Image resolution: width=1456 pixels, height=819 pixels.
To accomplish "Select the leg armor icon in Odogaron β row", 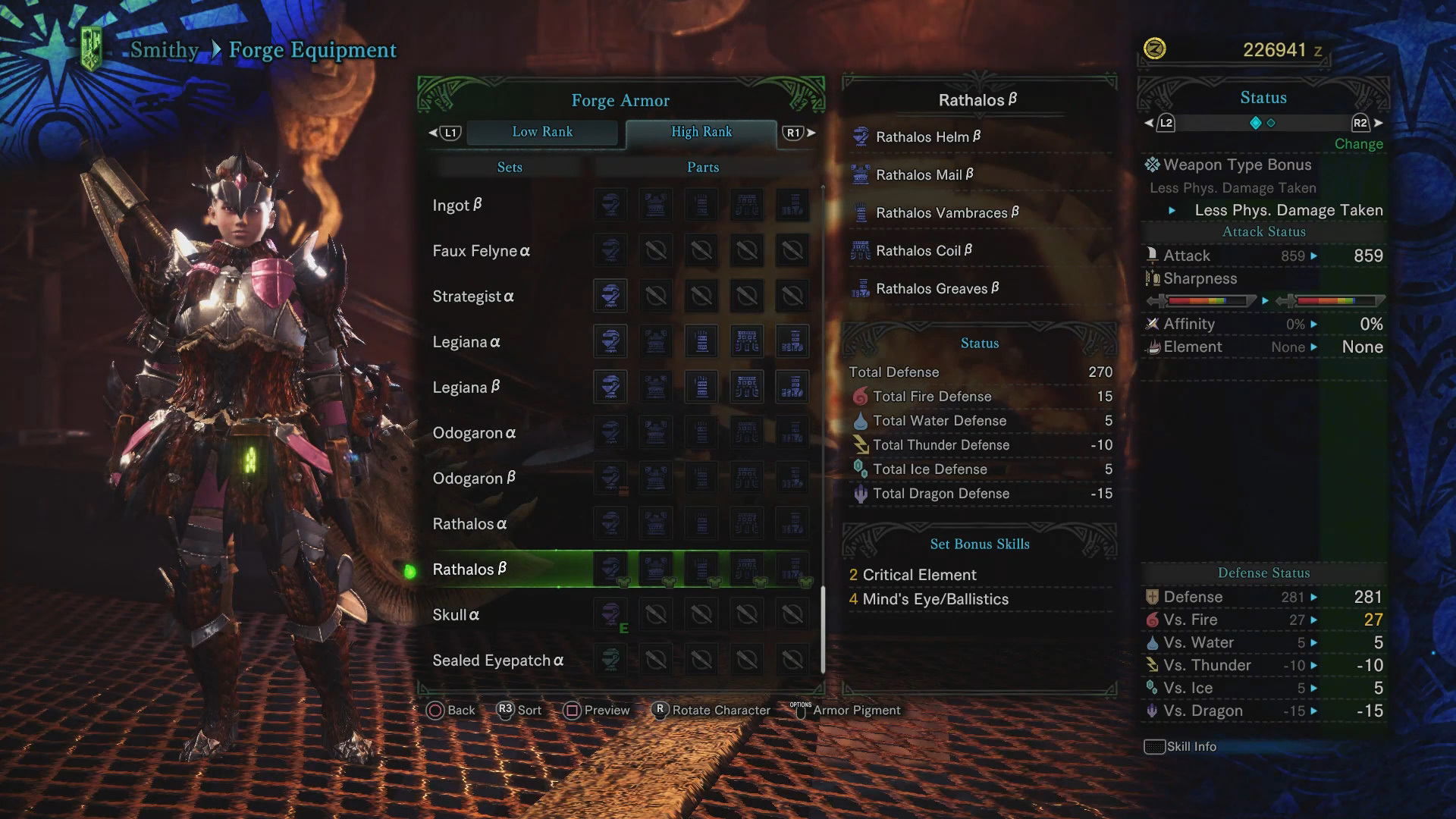I will [794, 478].
